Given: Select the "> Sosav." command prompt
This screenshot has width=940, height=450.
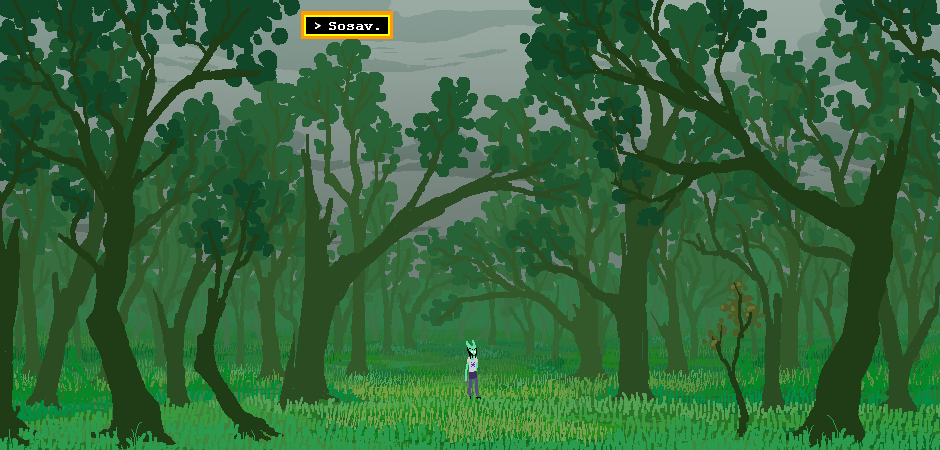Looking at the screenshot, I should [x=347, y=26].
